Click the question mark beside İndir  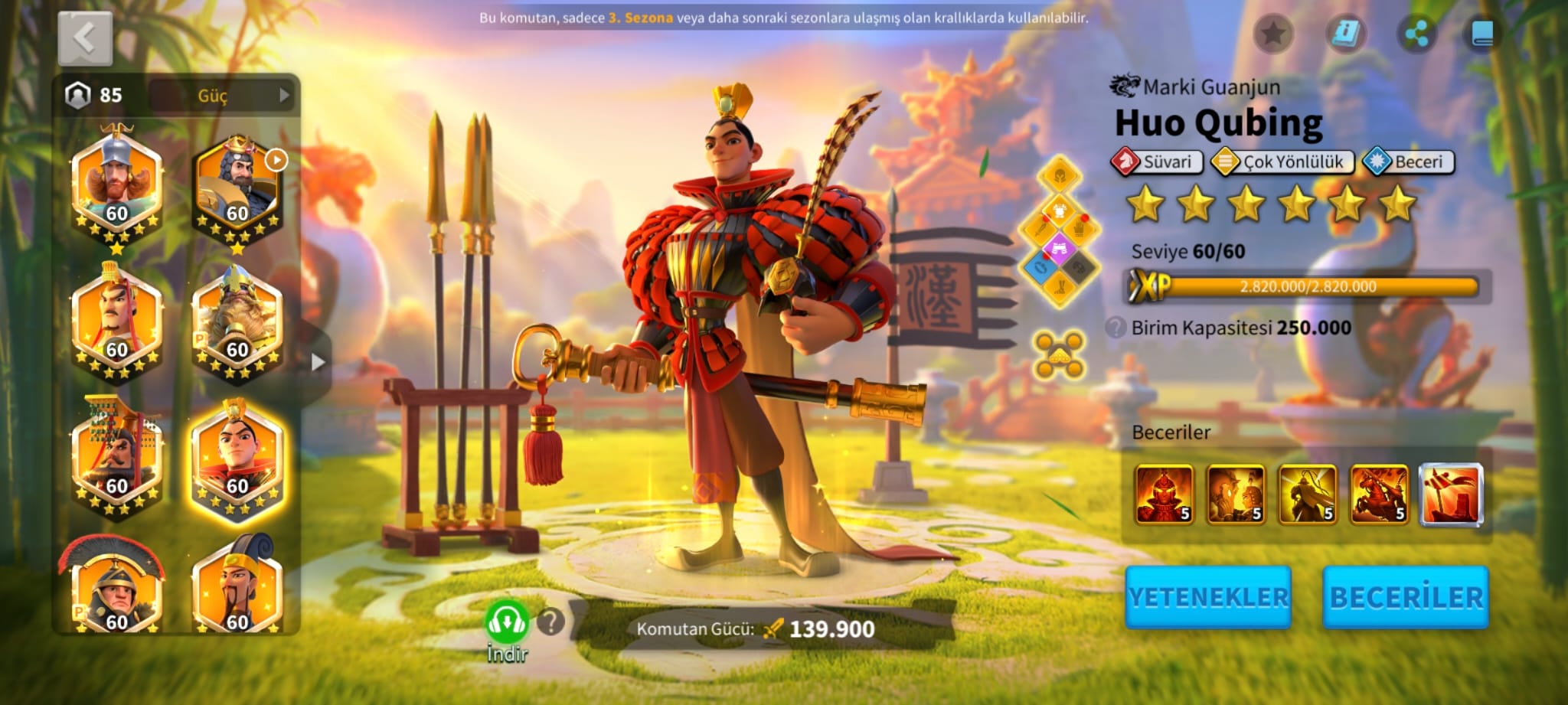(550, 622)
